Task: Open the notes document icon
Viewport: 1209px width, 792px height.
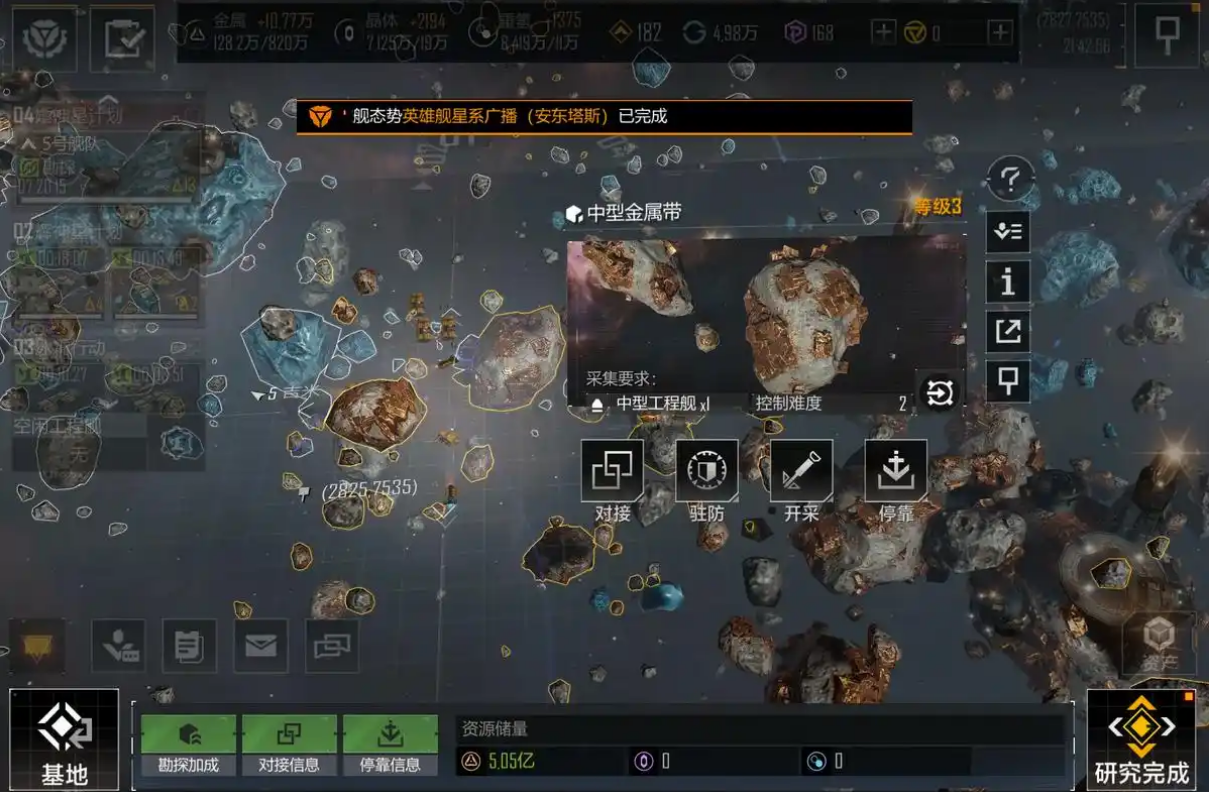Action: [189, 646]
